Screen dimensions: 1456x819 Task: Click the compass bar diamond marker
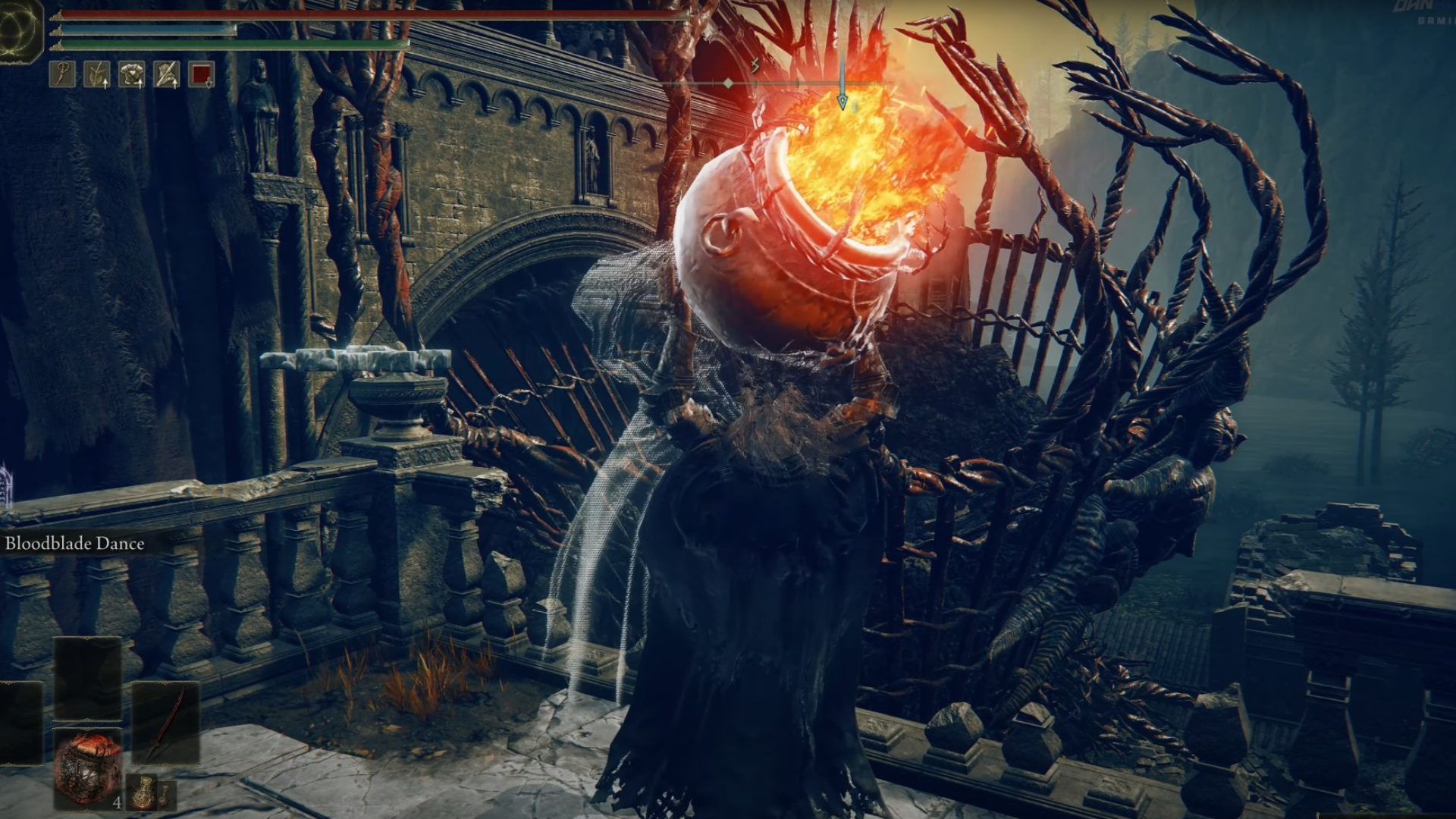pos(728,83)
